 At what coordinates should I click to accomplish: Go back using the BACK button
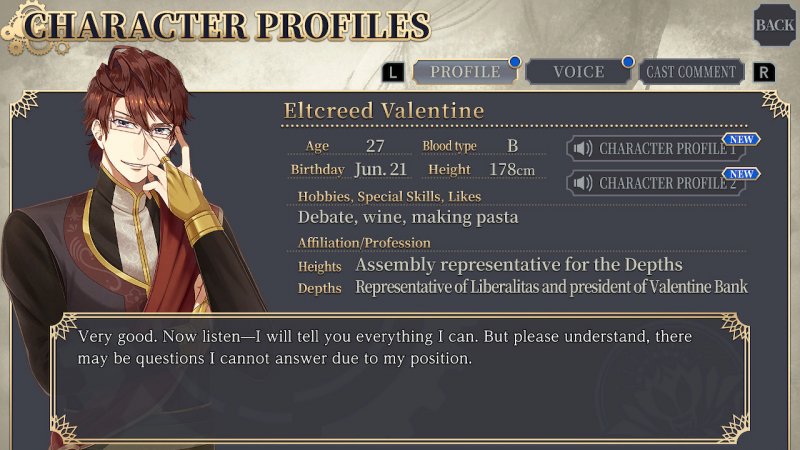(x=774, y=25)
